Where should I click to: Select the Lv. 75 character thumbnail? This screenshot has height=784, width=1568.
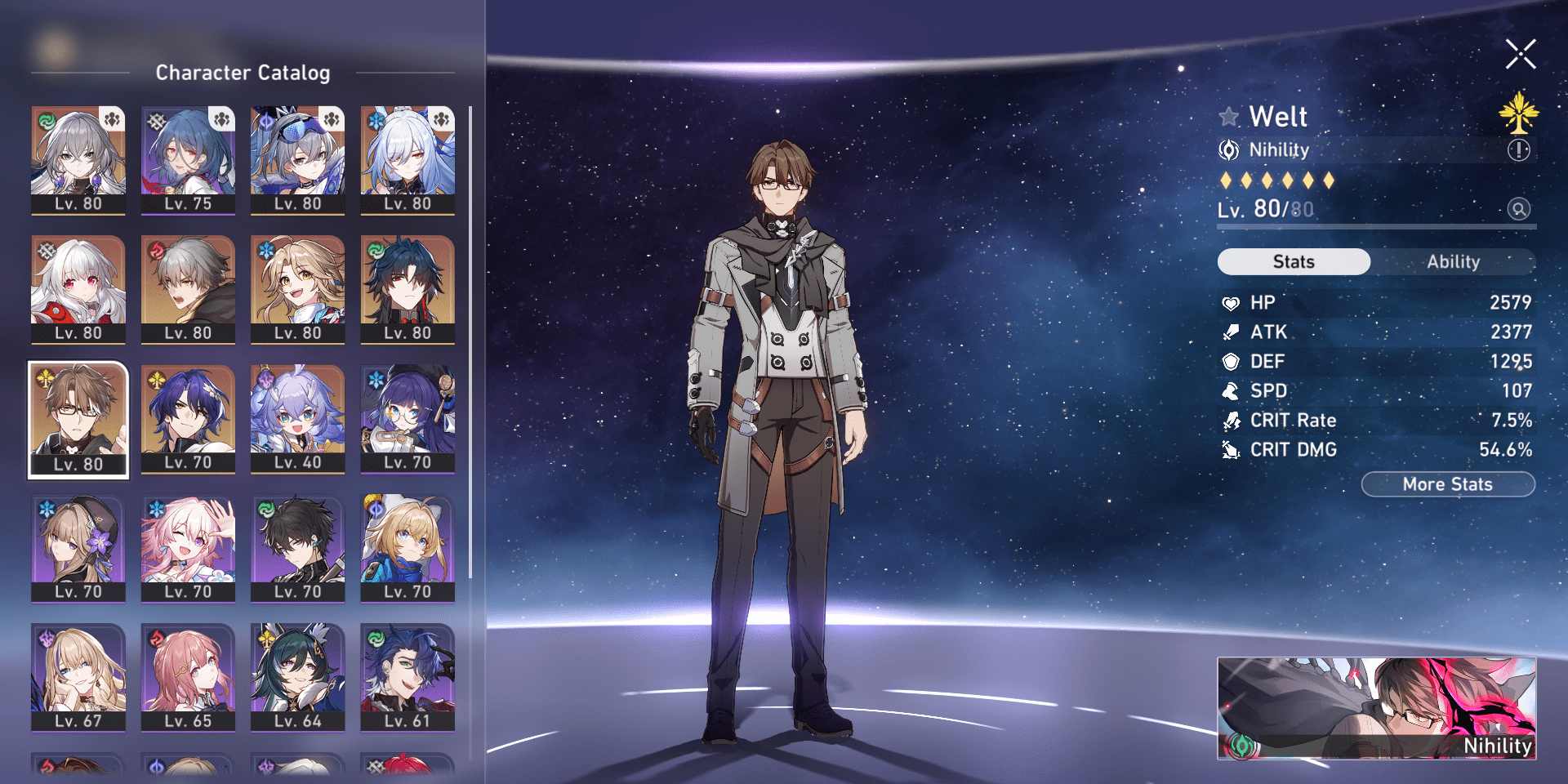coord(188,159)
